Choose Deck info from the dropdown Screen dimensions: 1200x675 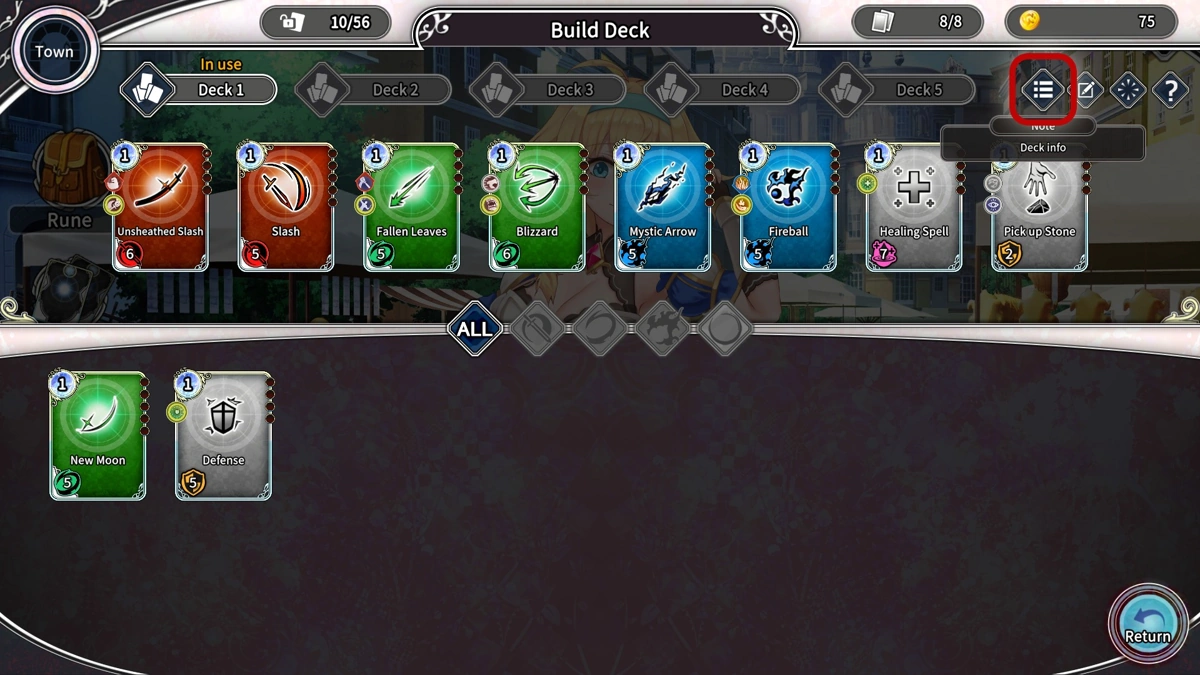tap(1042, 147)
